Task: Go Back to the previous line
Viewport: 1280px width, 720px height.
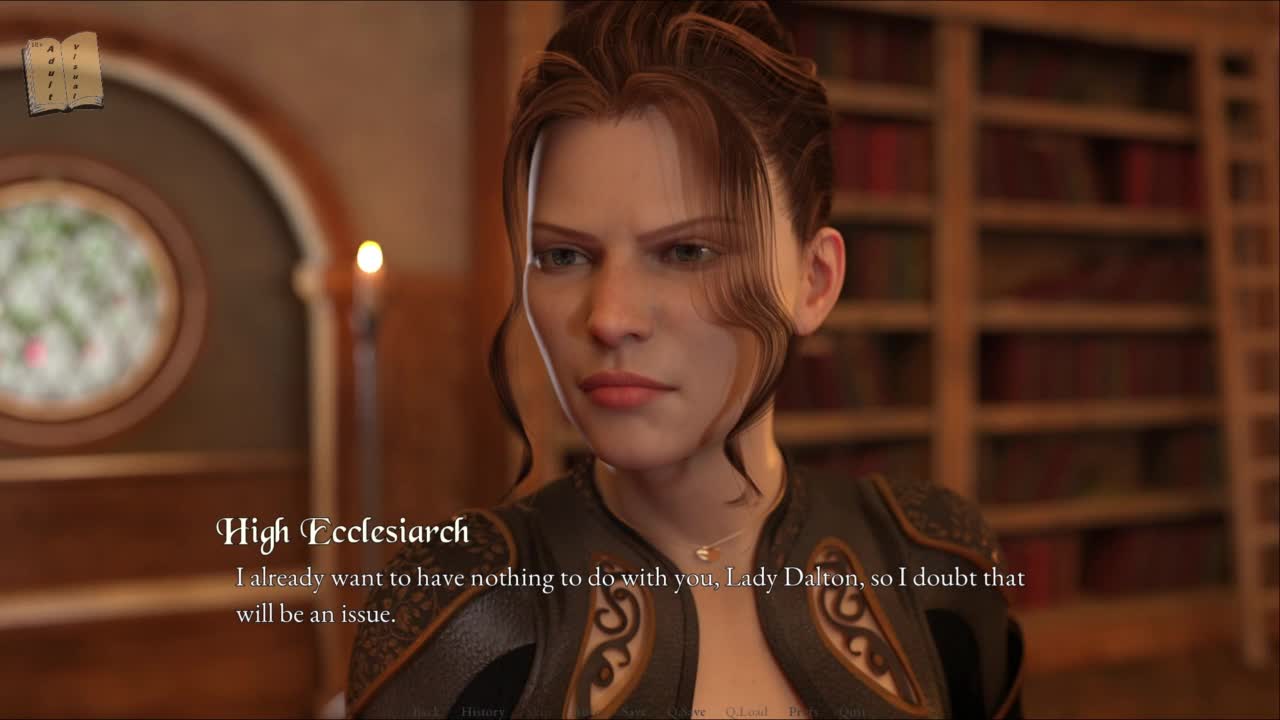Action: pos(426,712)
